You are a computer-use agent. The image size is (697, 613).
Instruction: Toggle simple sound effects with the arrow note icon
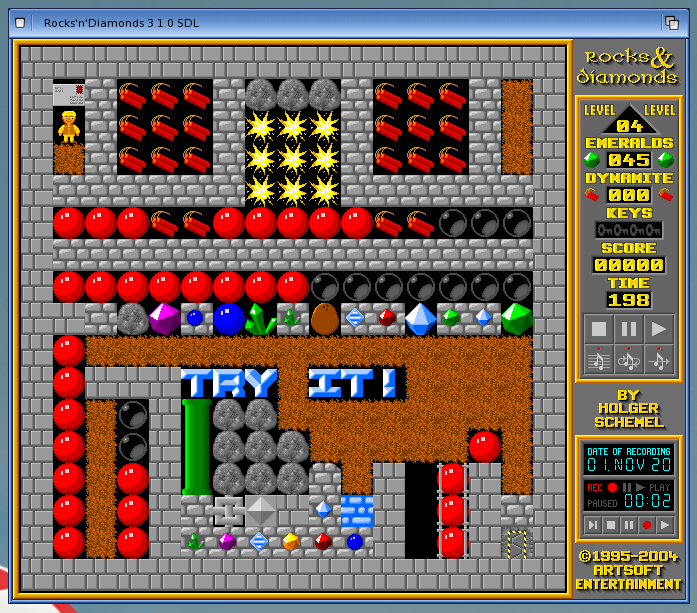(x=659, y=359)
